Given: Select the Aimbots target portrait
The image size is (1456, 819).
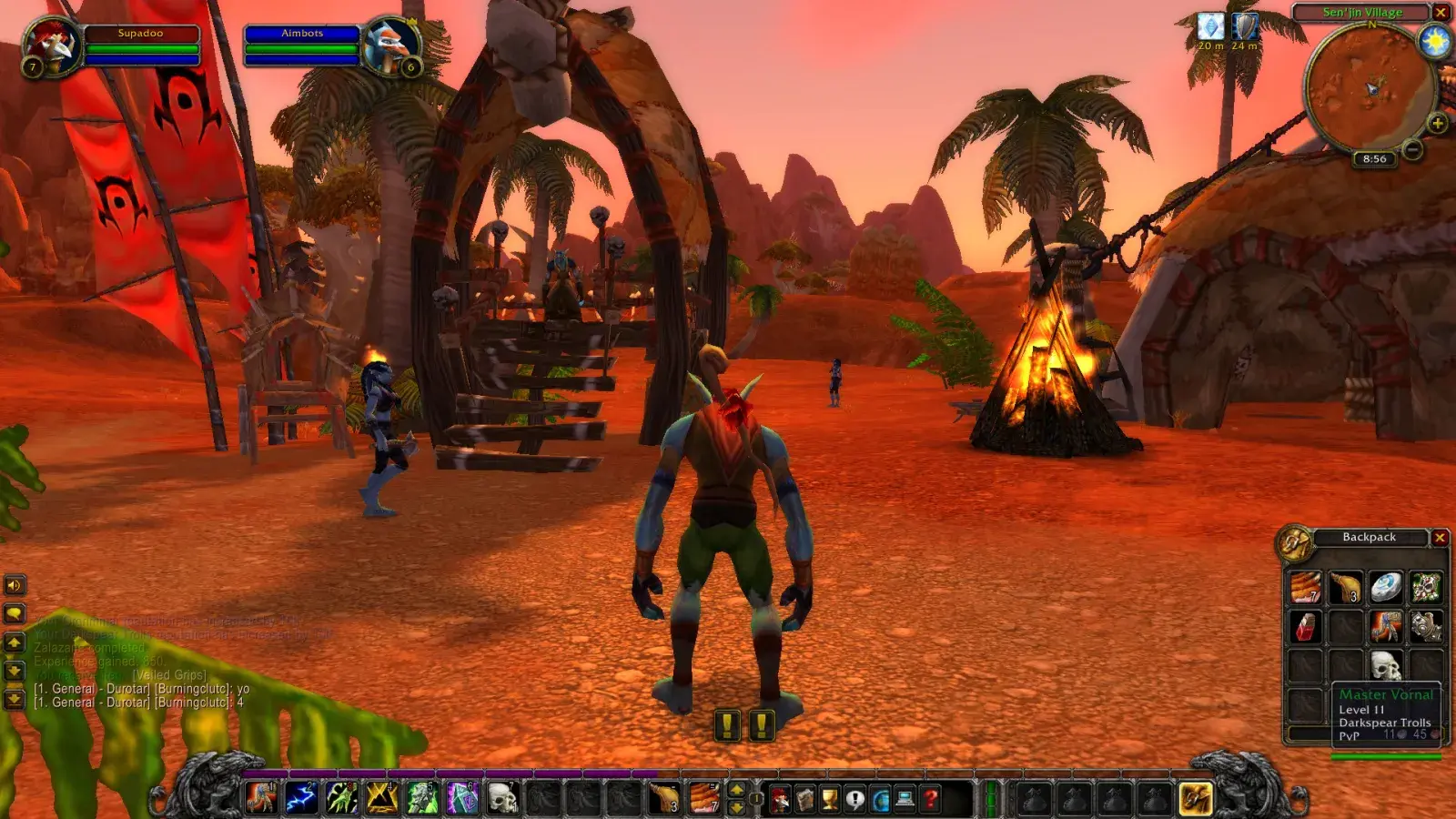Looking at the screenshot, I should (392, 47).
